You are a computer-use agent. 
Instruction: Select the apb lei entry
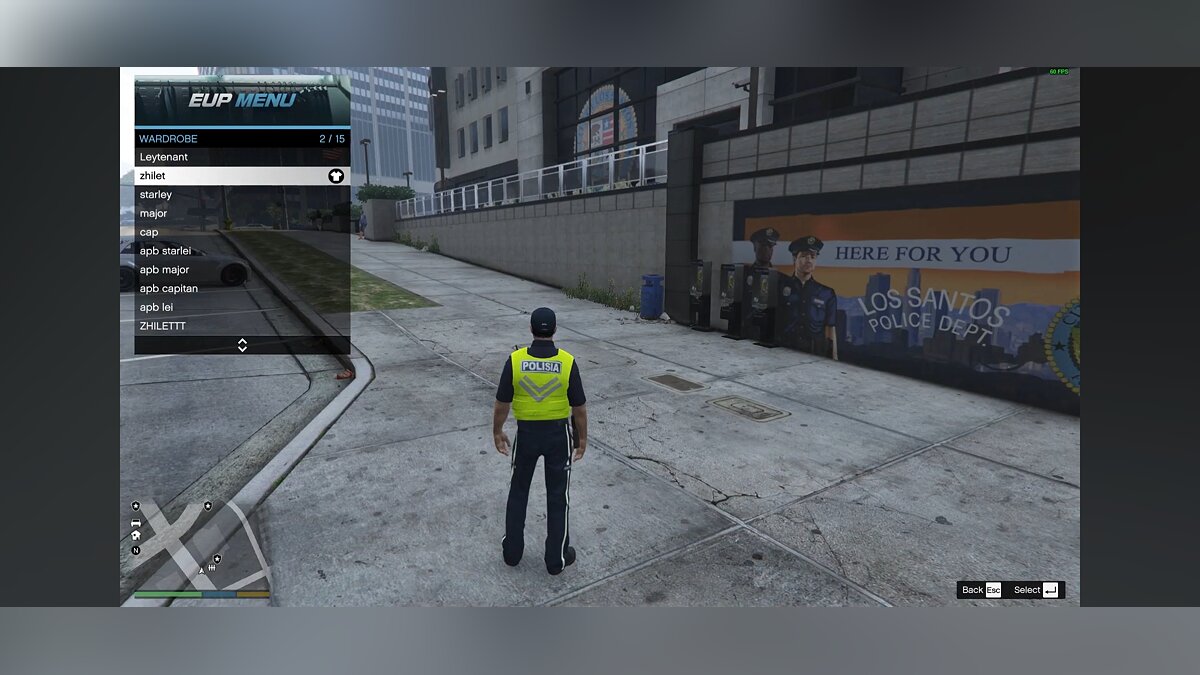(242, 307)
